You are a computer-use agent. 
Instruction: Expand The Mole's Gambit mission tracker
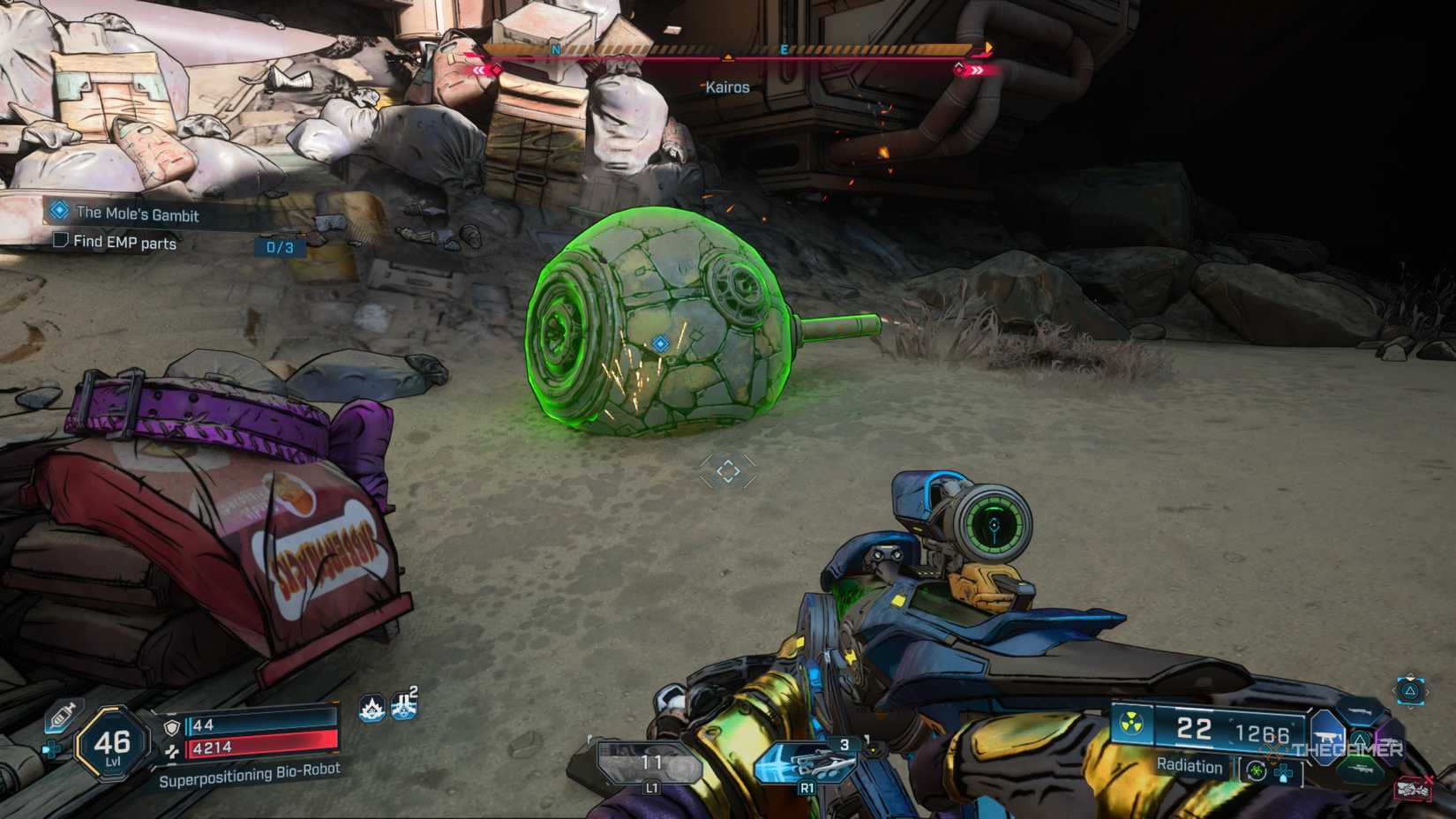[x=137, y=214]
